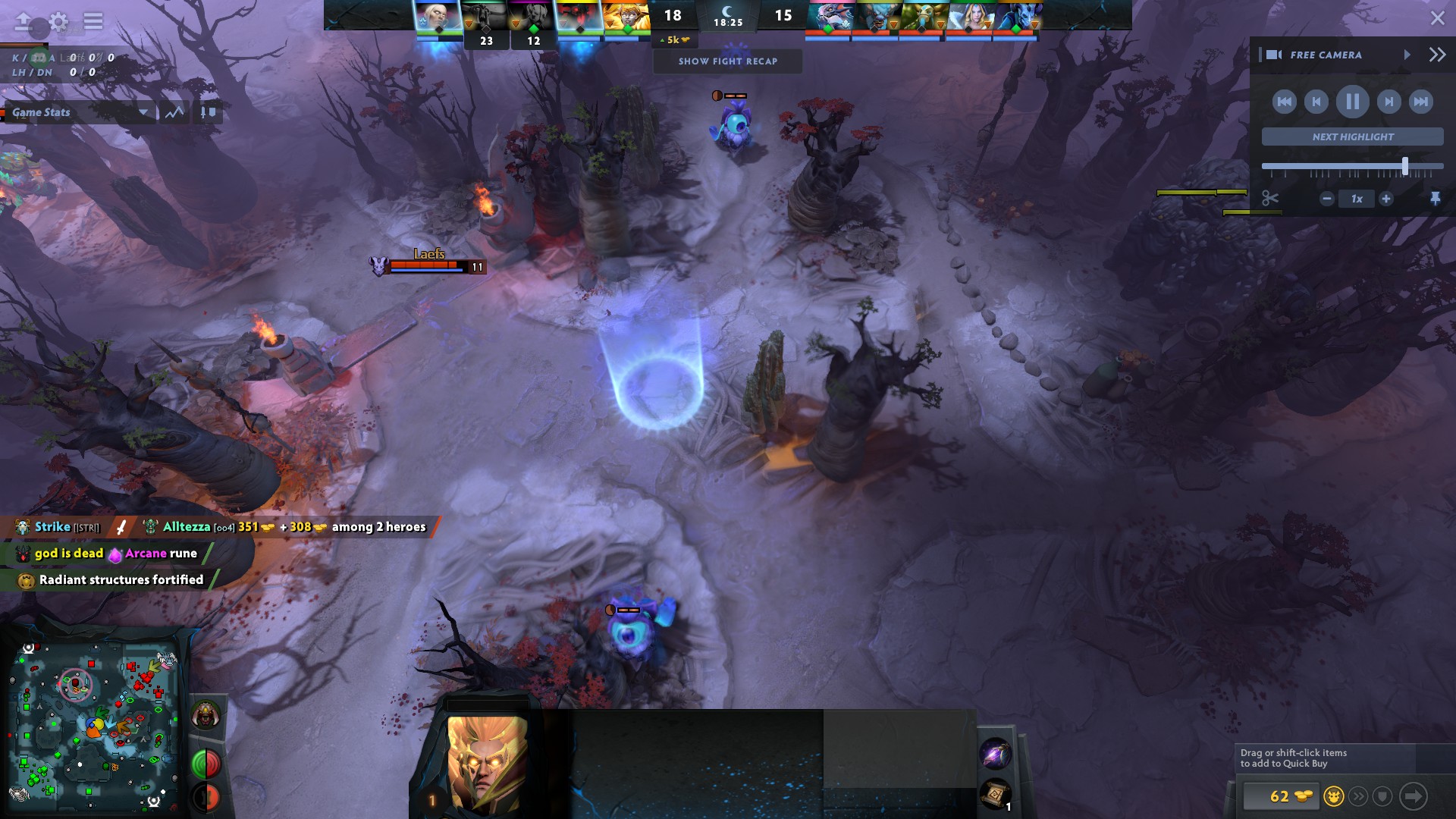Click the glyph shield icon near the courier
Image resolution: width=1456 pixels, height=819 pixels.
[1382, 798]
